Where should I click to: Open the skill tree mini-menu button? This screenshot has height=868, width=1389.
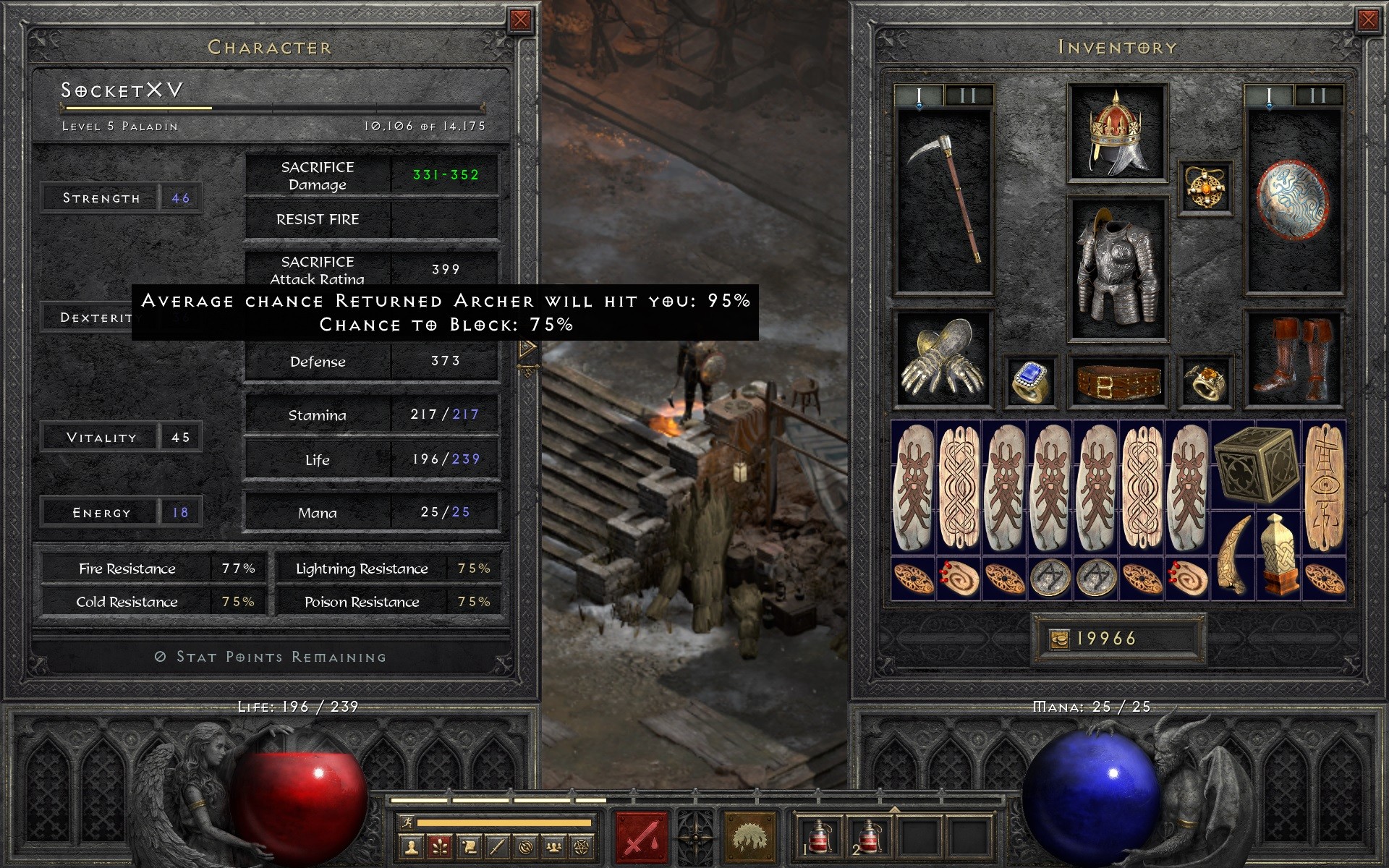(441, 846)
